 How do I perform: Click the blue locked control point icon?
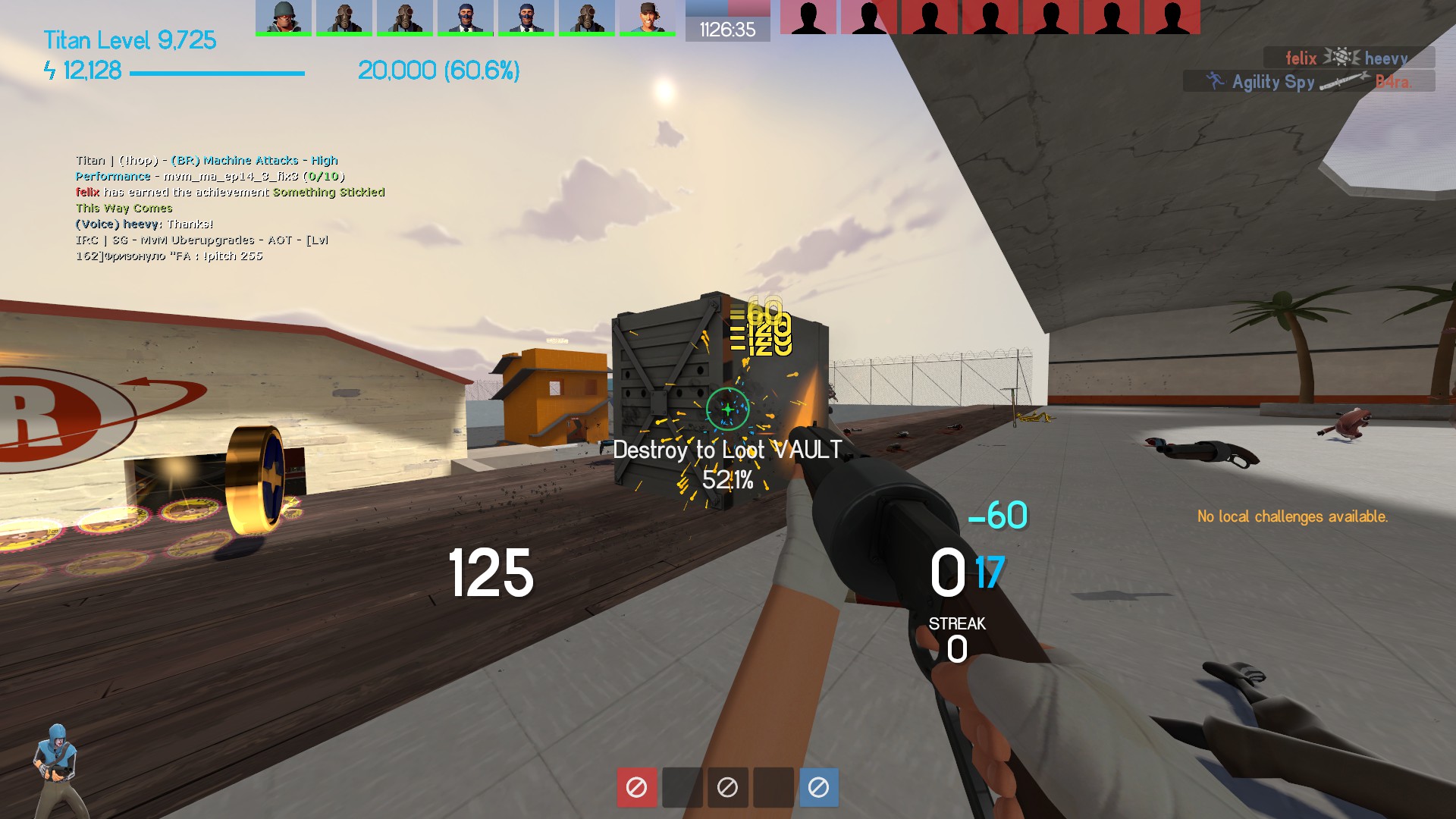pyautogui.click(x=818, y=787)
